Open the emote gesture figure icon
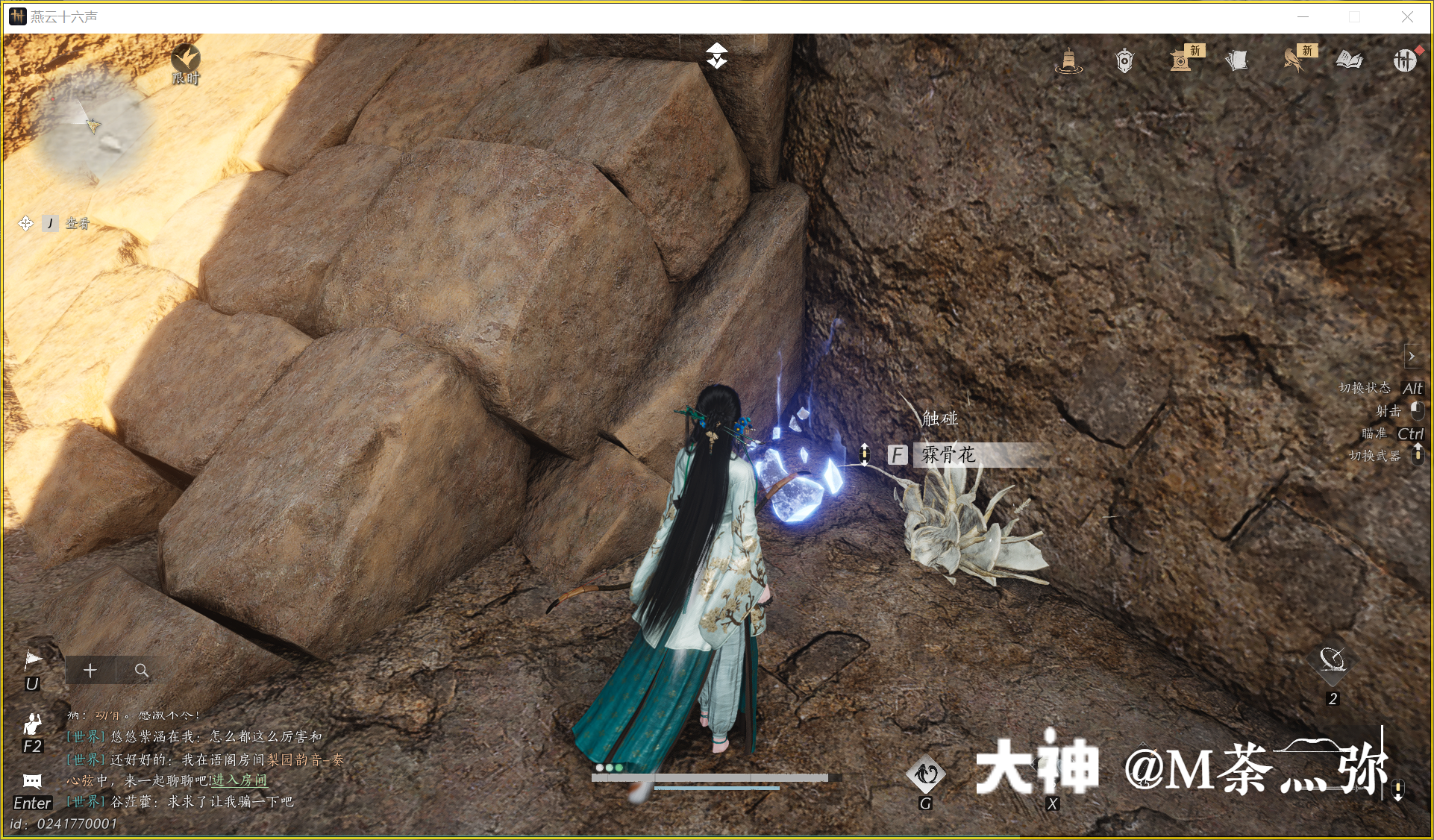1434x840 pixels. [x=32, y=723]
